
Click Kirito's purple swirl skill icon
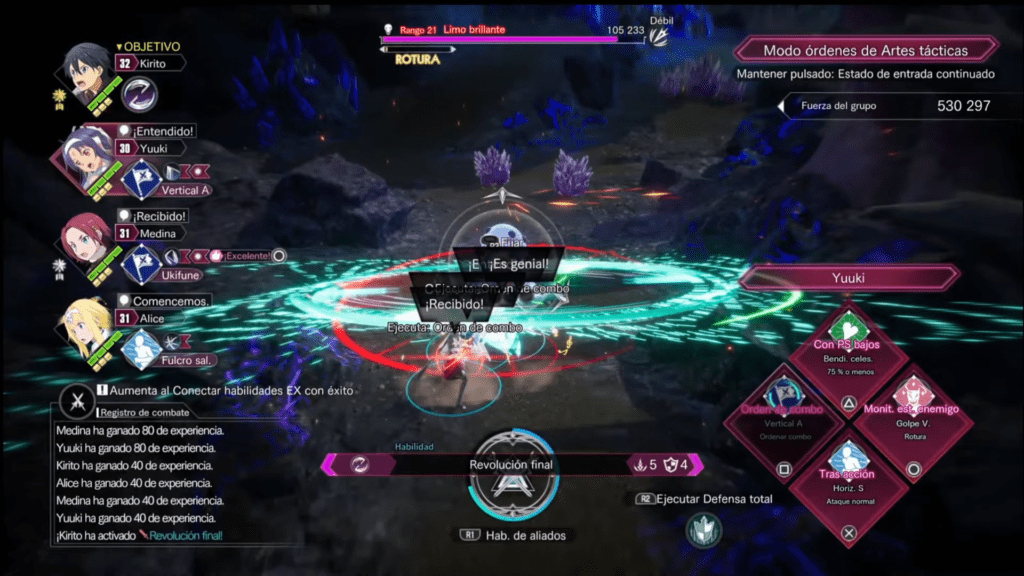[140, 95]
